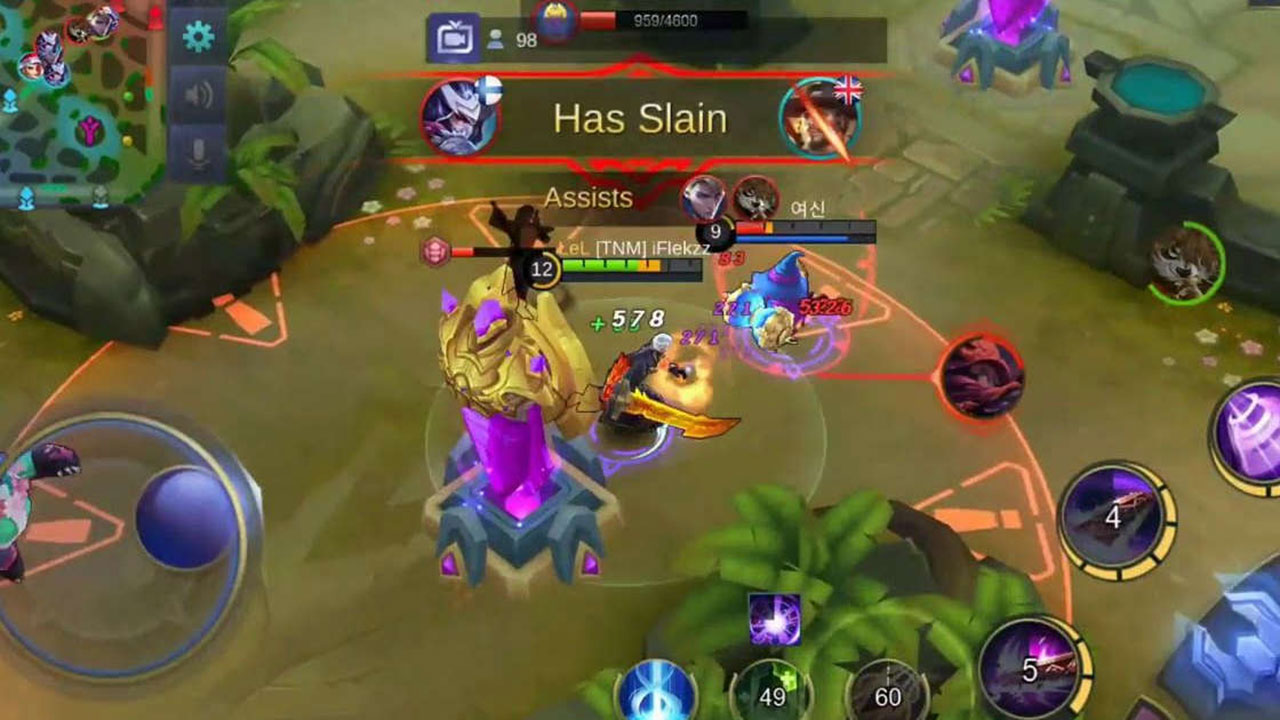Tap the tower emblem above the HP bar
This screenshot has height=720, width=1280.
[x=556, y=22]
